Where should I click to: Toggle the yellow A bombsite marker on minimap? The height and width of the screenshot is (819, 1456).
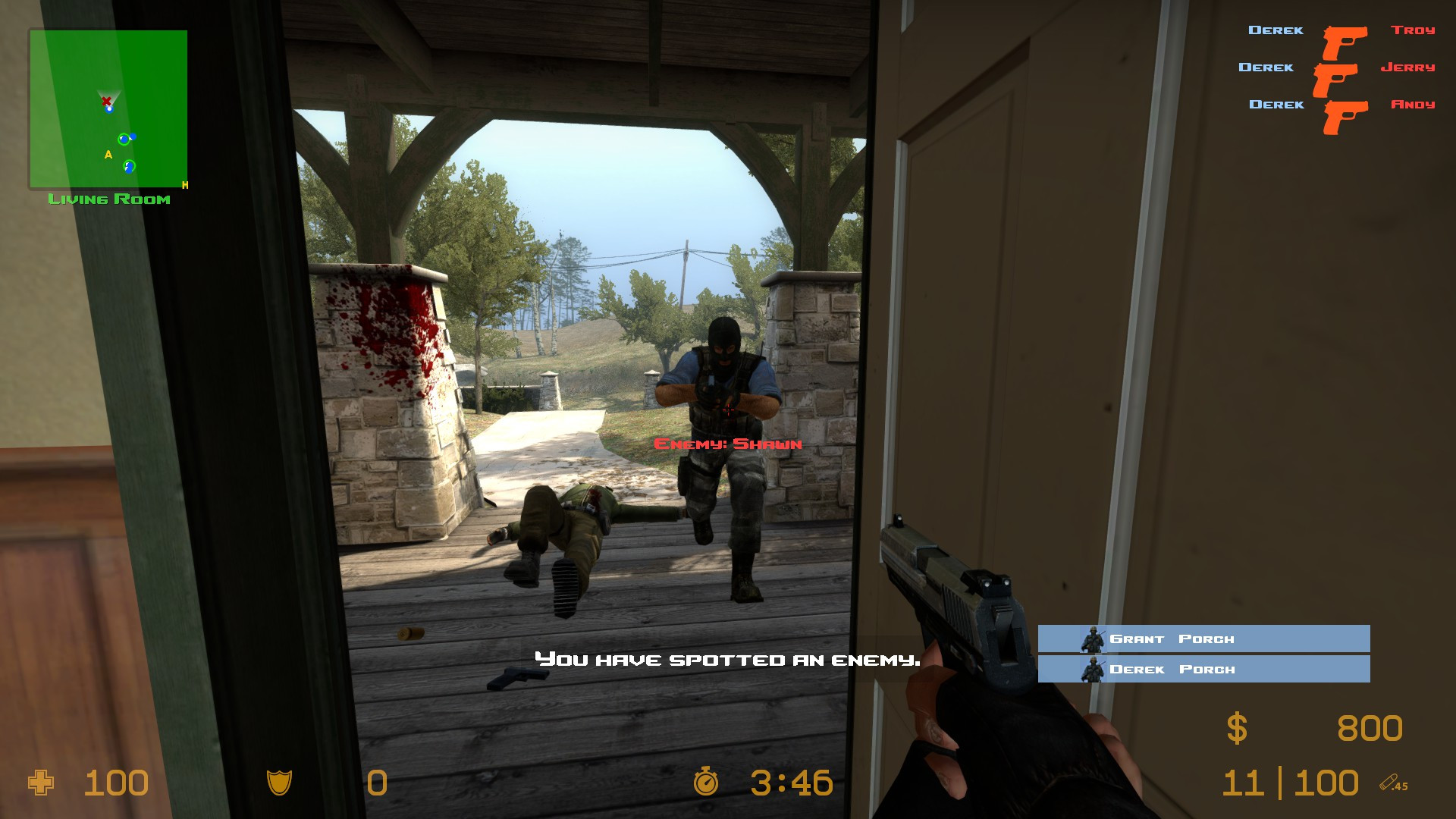tap(108, 153)
